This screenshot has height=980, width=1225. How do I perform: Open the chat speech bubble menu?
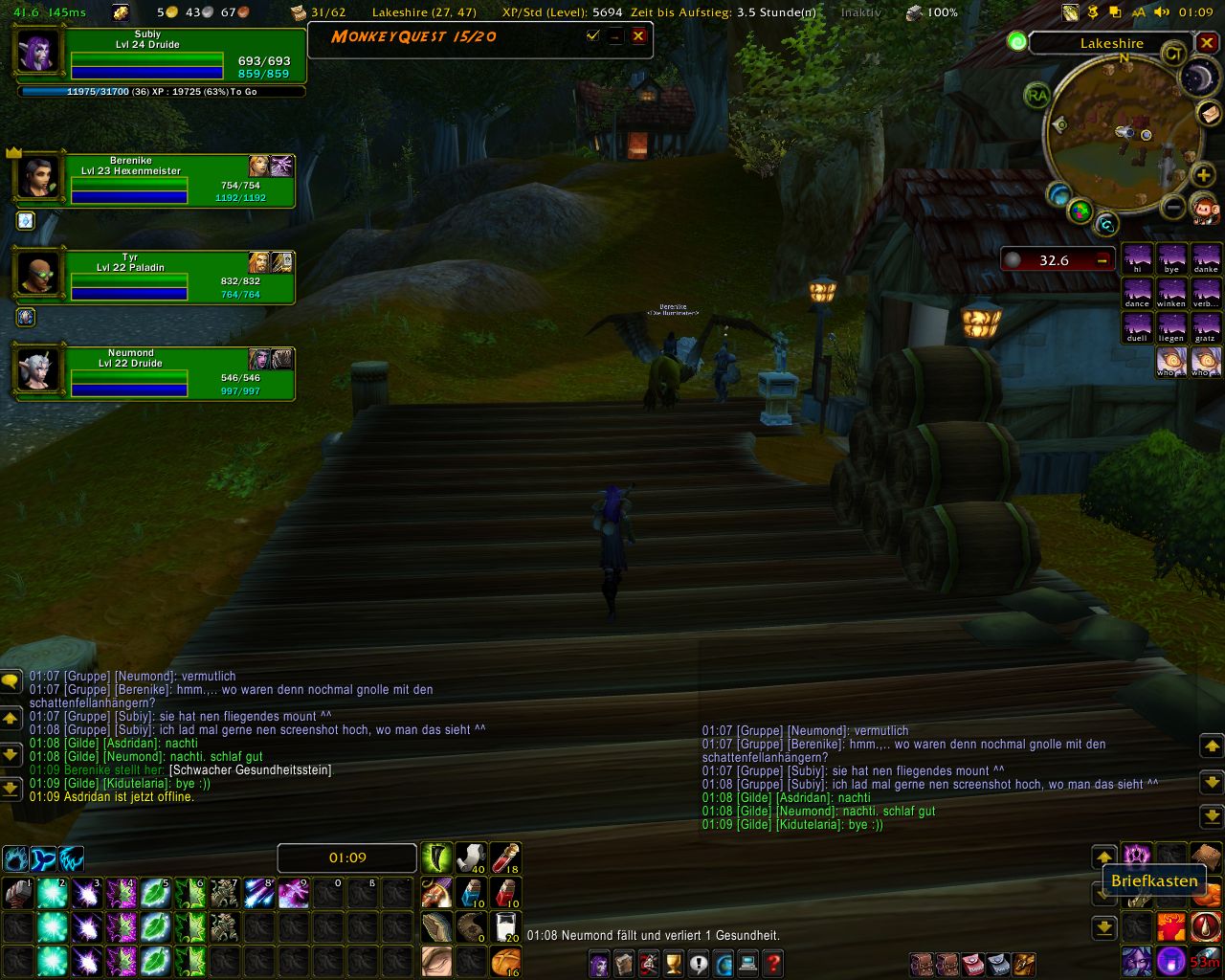click(11, 681)
